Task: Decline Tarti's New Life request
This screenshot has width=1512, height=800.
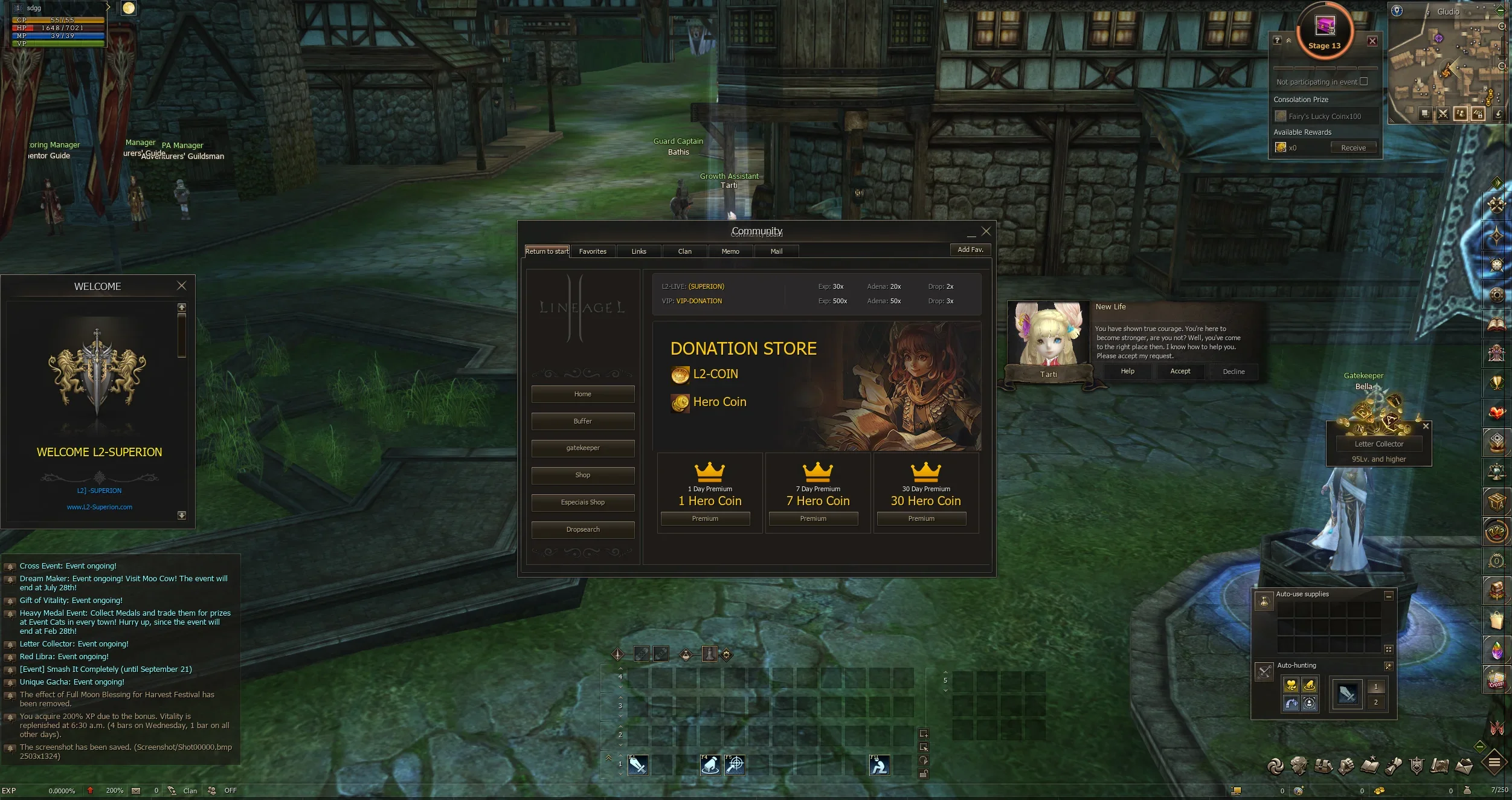Action: click(x=1234, y=372)
